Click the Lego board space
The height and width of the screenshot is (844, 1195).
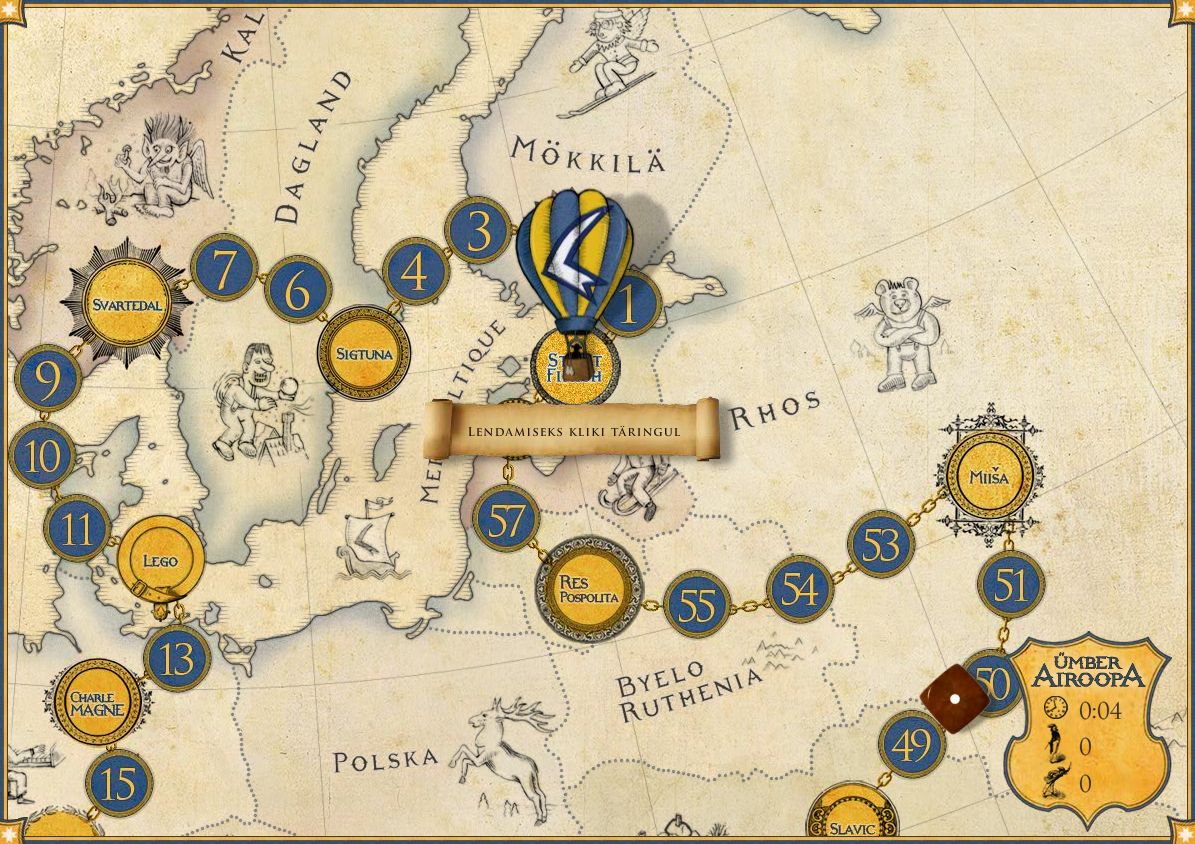coord(160,560)
